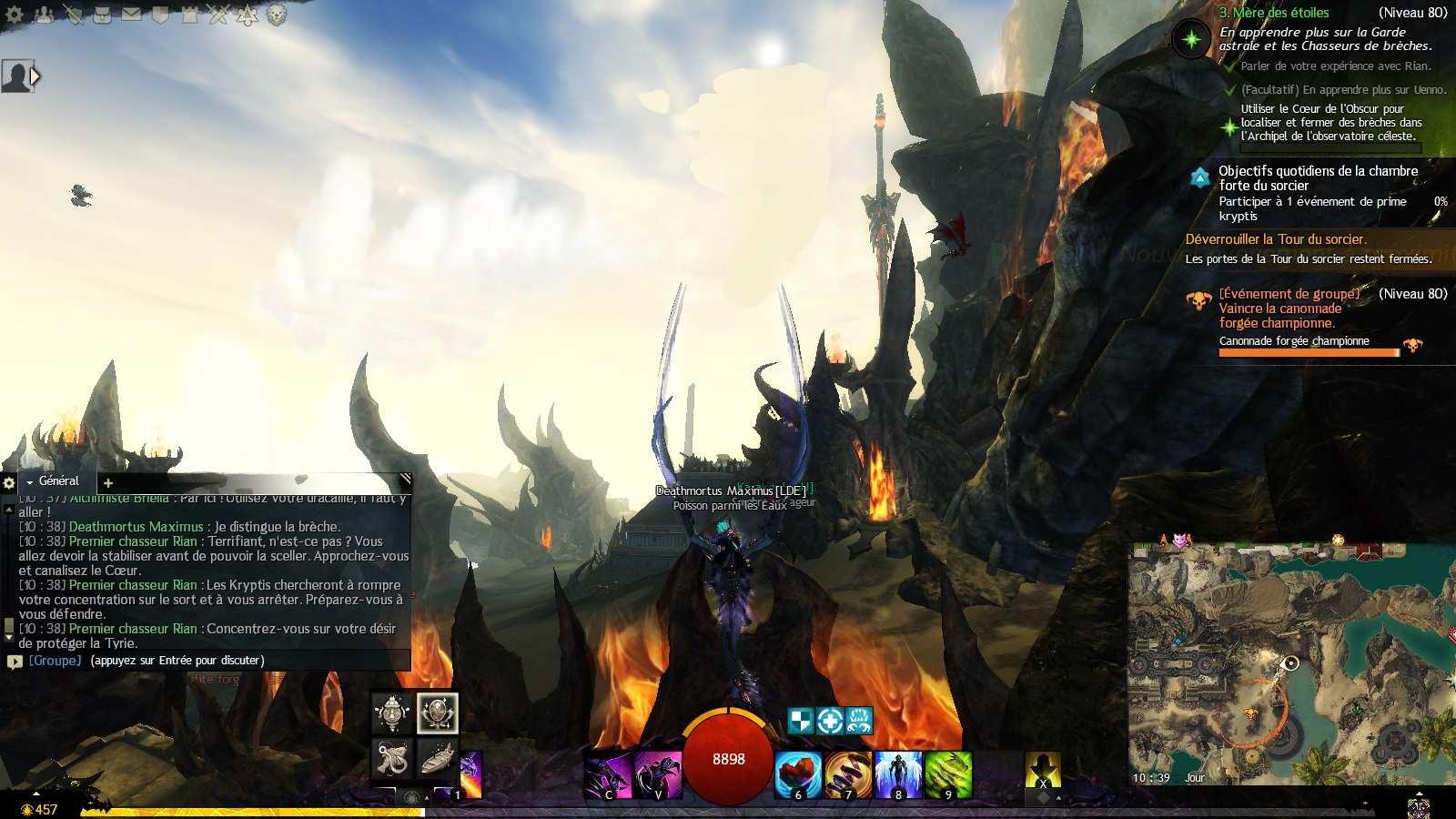This screenshot has height=819, width=1456.
Task: Open the game menu gear icon
Action: pyautogui.click(x=15, y=15)
